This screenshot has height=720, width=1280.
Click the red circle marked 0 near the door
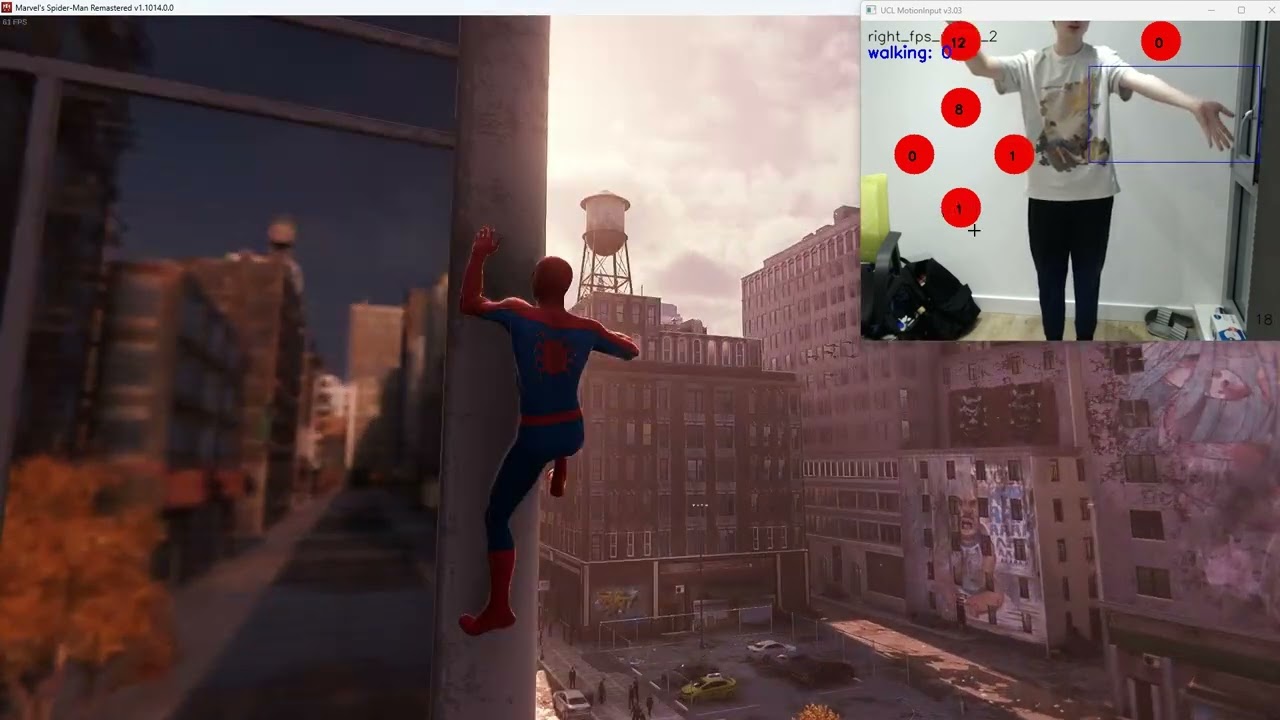pyautogui.click(x=1159, y=42)
